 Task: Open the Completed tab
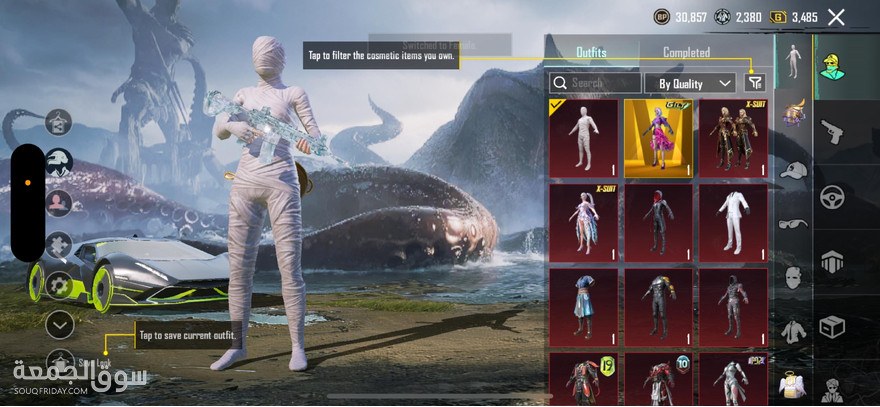point(686,52)
